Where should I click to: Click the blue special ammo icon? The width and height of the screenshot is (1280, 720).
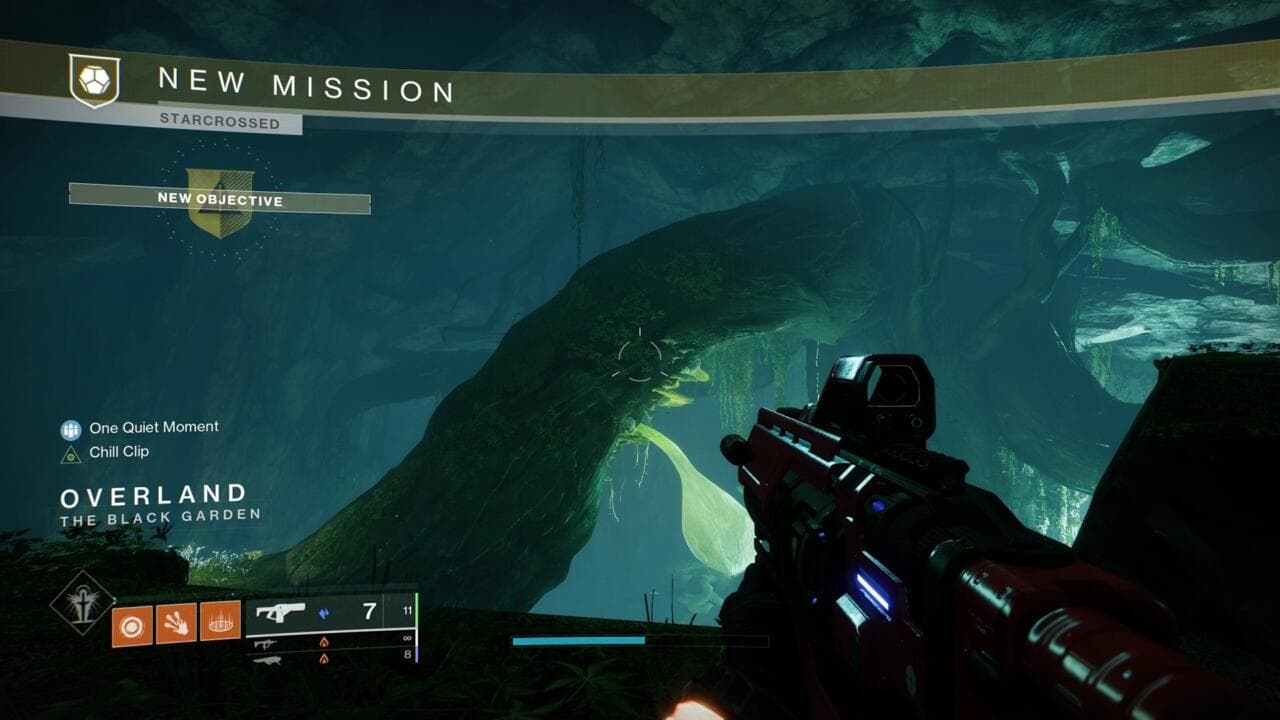click(x=323, y=613)
